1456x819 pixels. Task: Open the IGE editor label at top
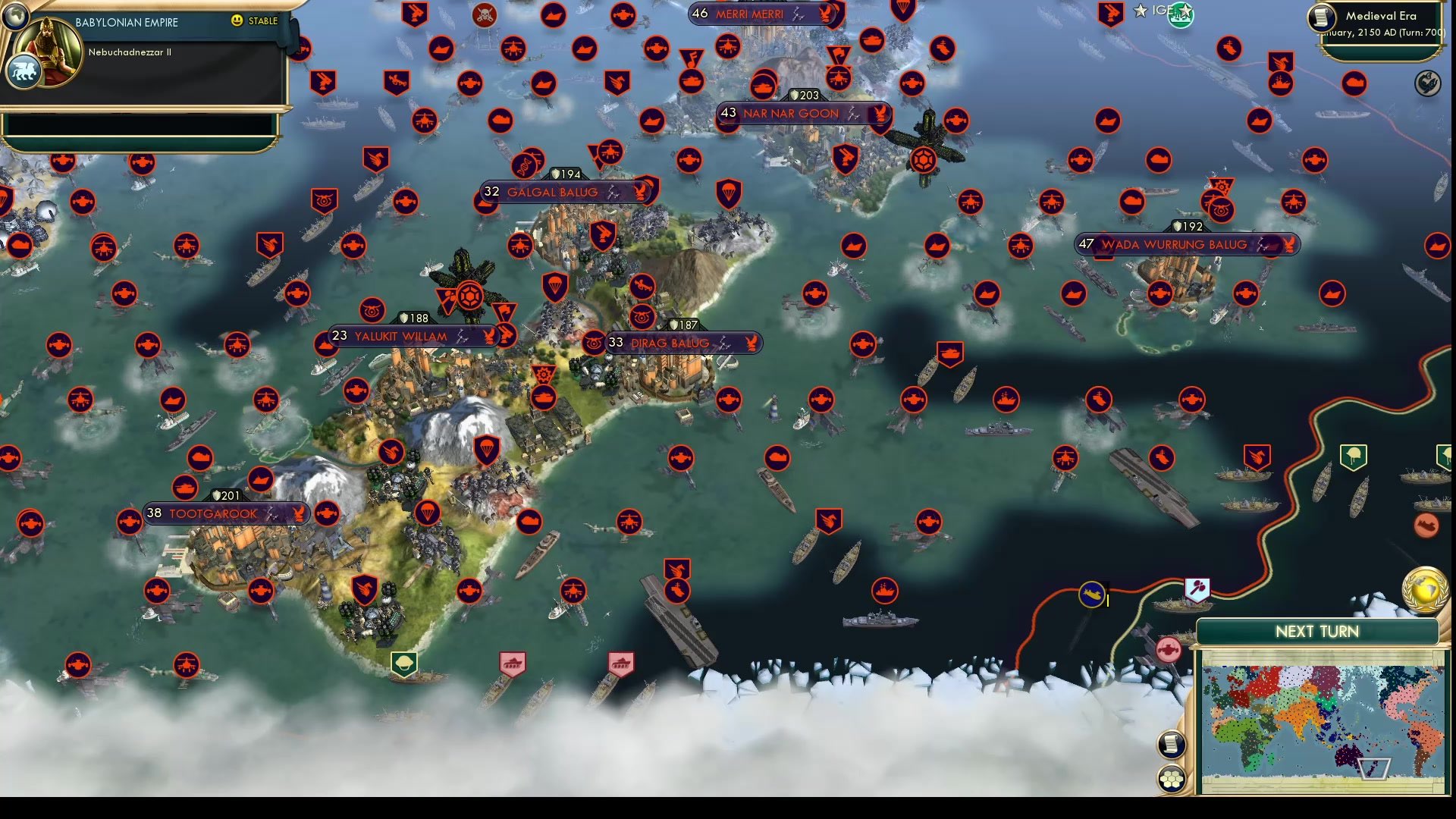[x=1160, y=10]
